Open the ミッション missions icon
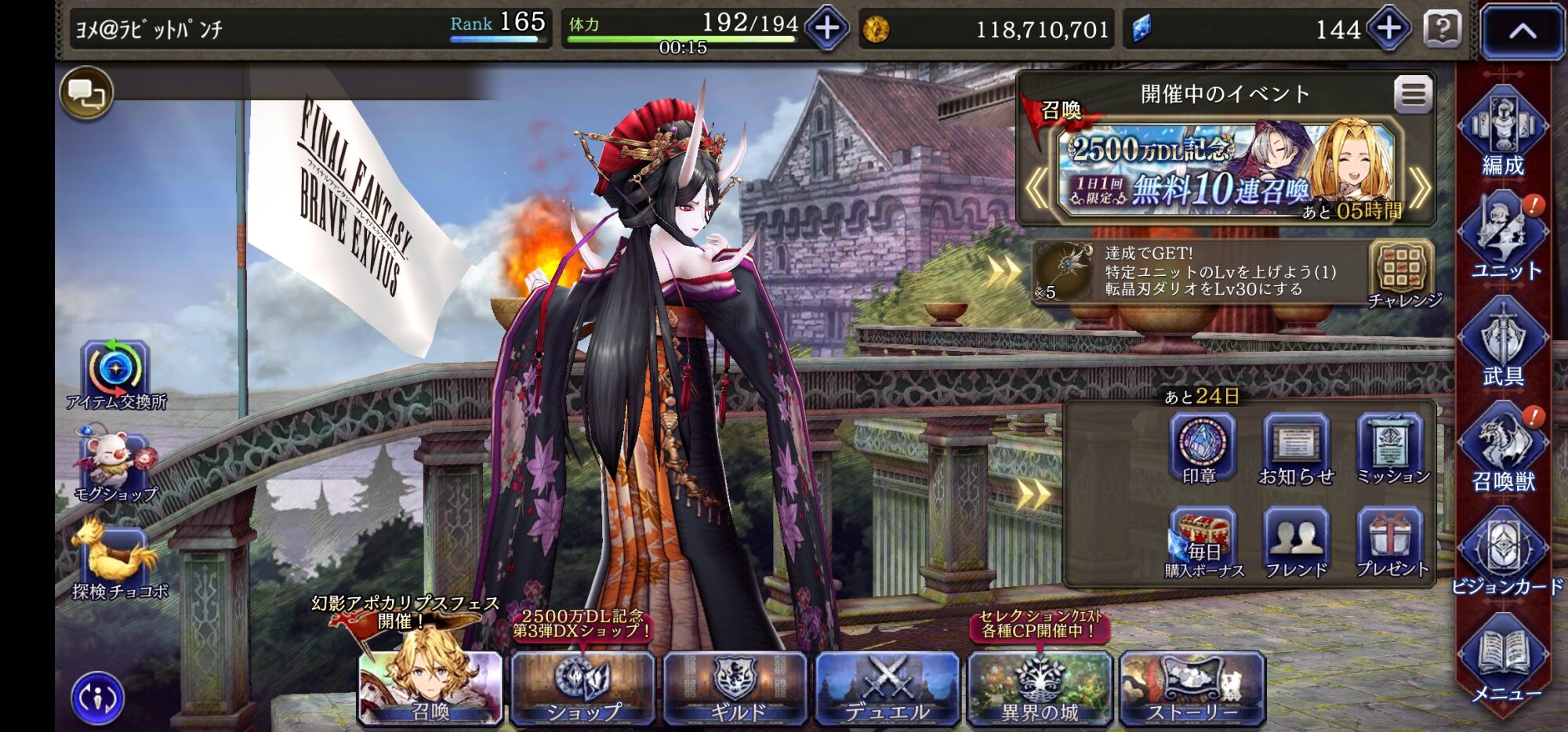The image size is (1568, 732). point(1391,449)
